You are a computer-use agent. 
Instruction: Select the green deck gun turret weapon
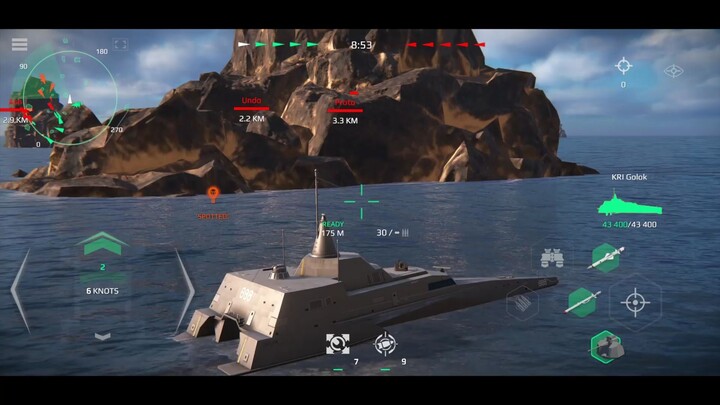coord(606,346)
